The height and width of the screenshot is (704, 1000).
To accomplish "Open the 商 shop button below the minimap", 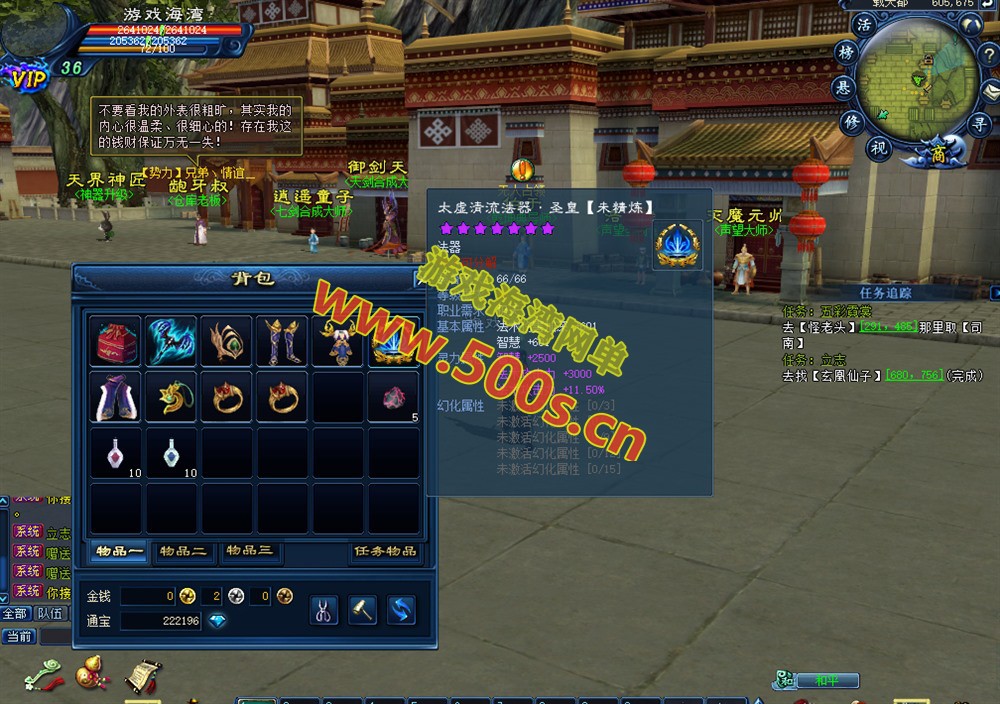I will coord(937,154).
